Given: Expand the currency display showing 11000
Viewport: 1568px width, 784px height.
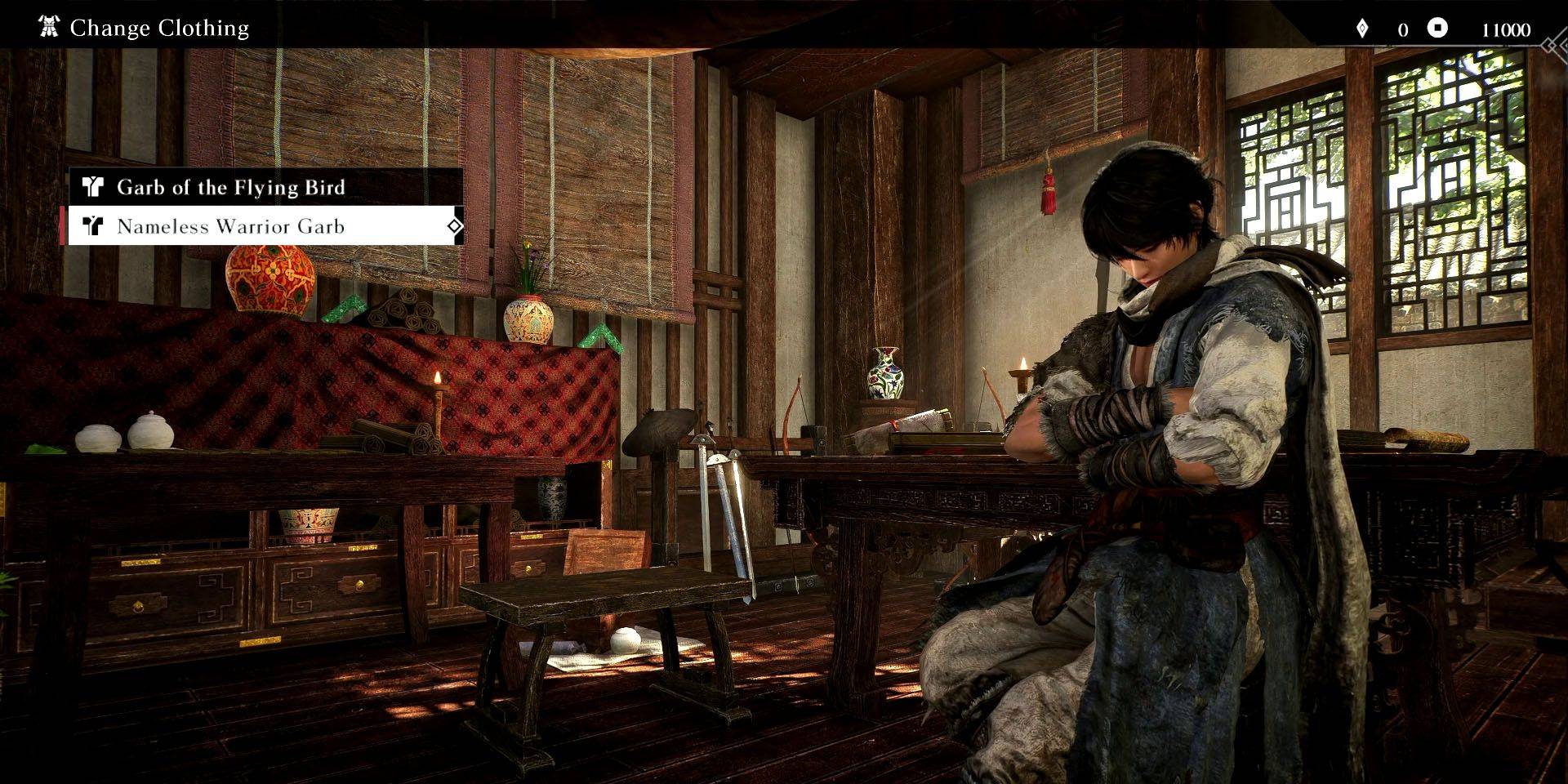Looking at the screenshot, I should pos(1505,27).
